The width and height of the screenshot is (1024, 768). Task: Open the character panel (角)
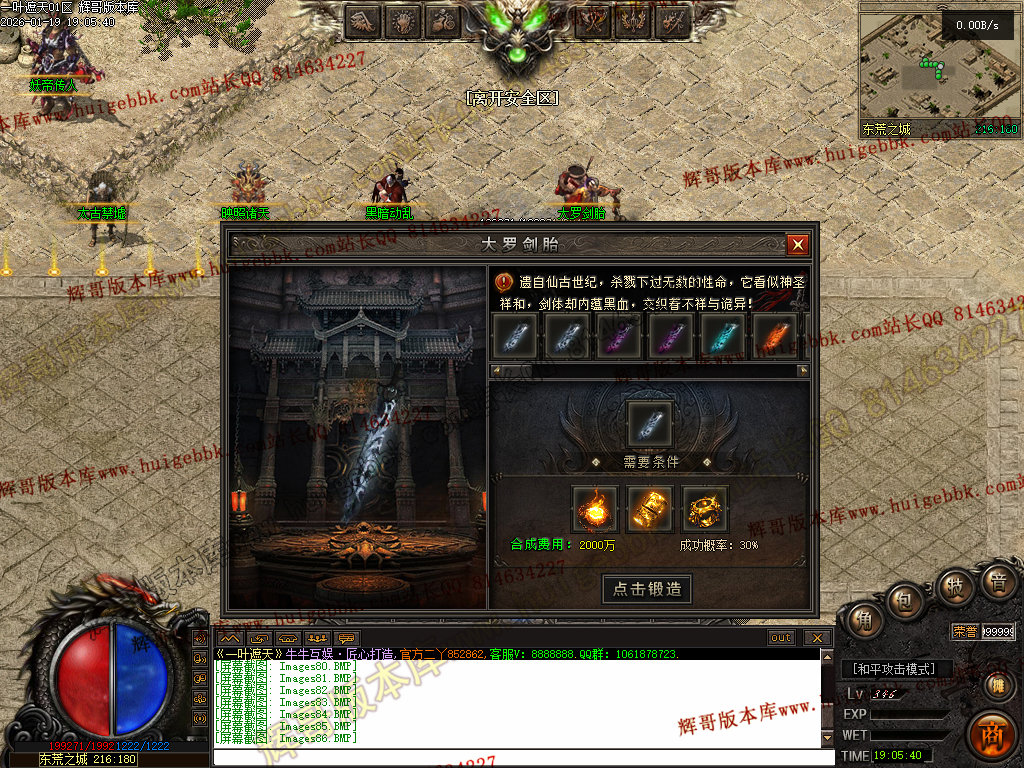coord(861,621)
